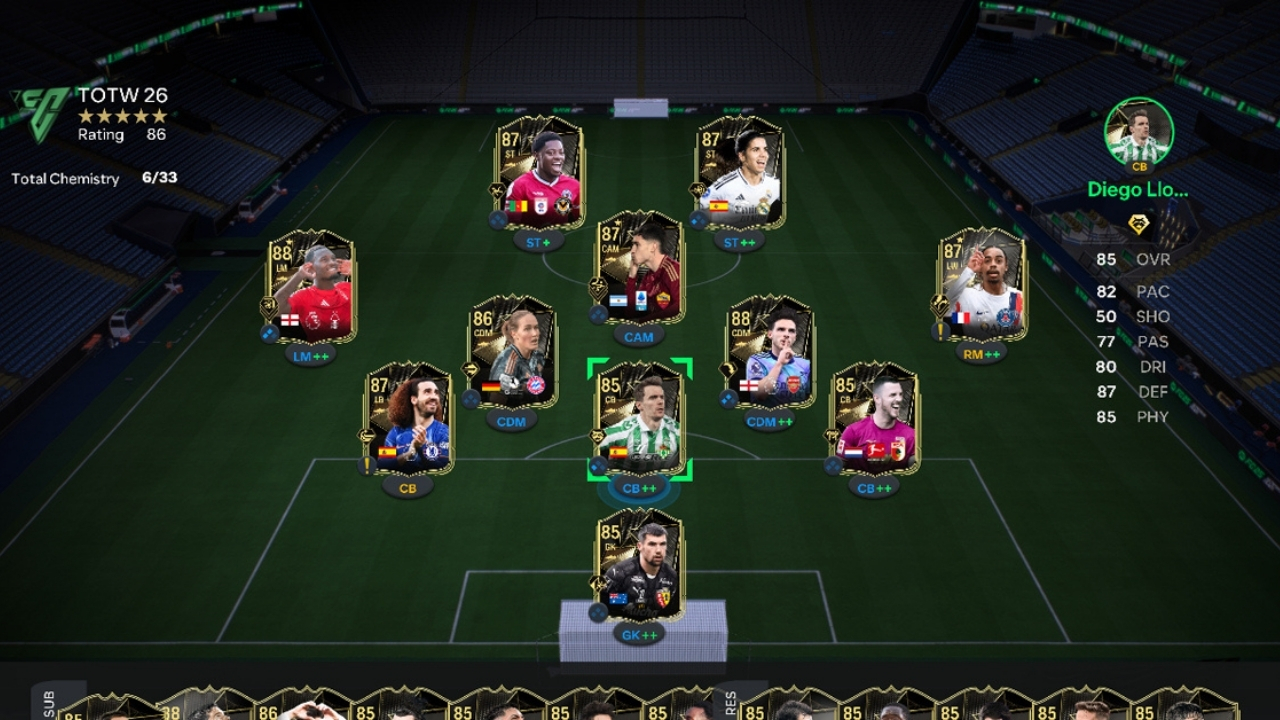Screen dimensions: 1280x720
Task: Choose the 85 GK goalkeeper card
Action: pos(640,565)
